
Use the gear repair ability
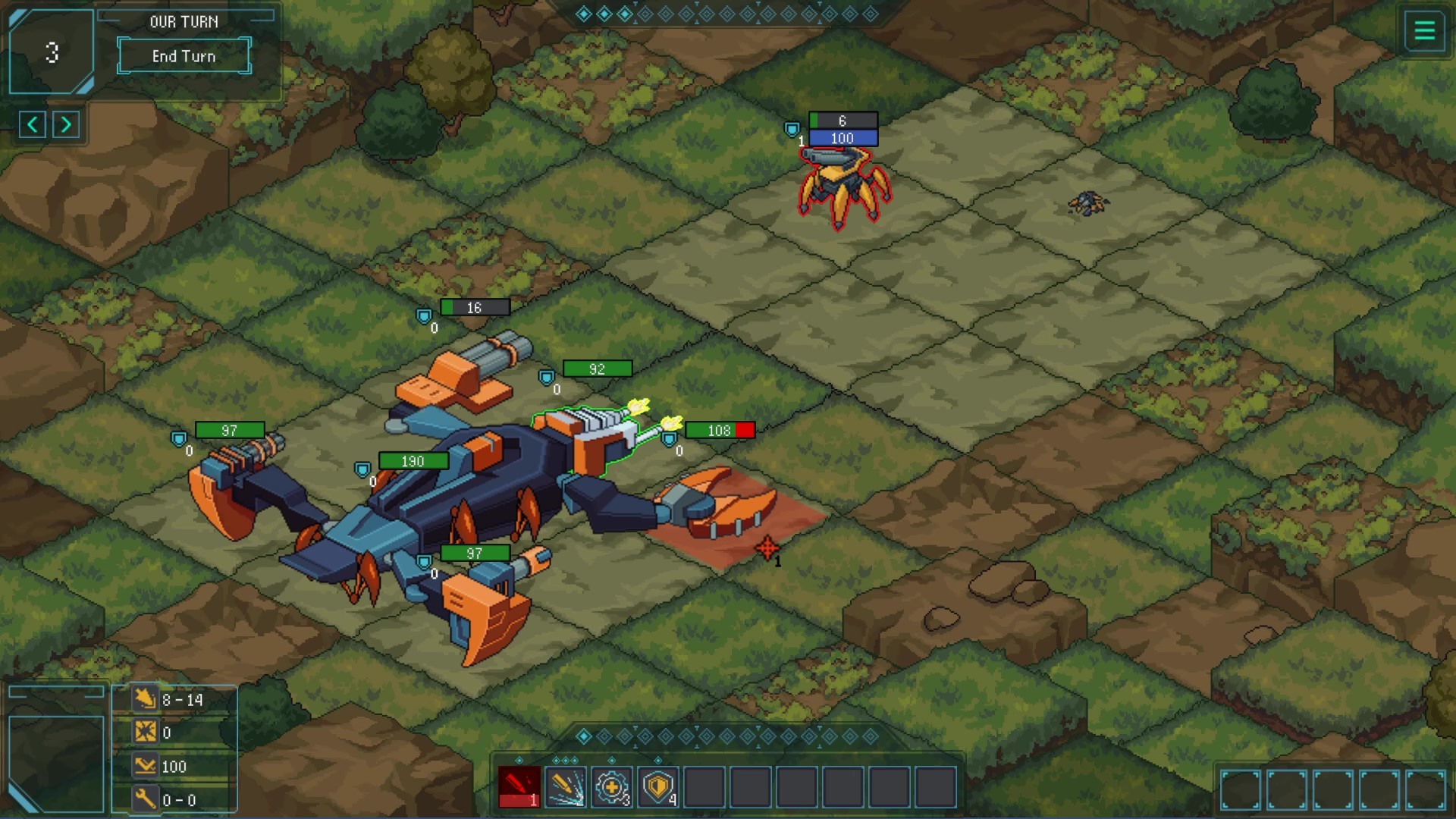[x=611, y=787]
